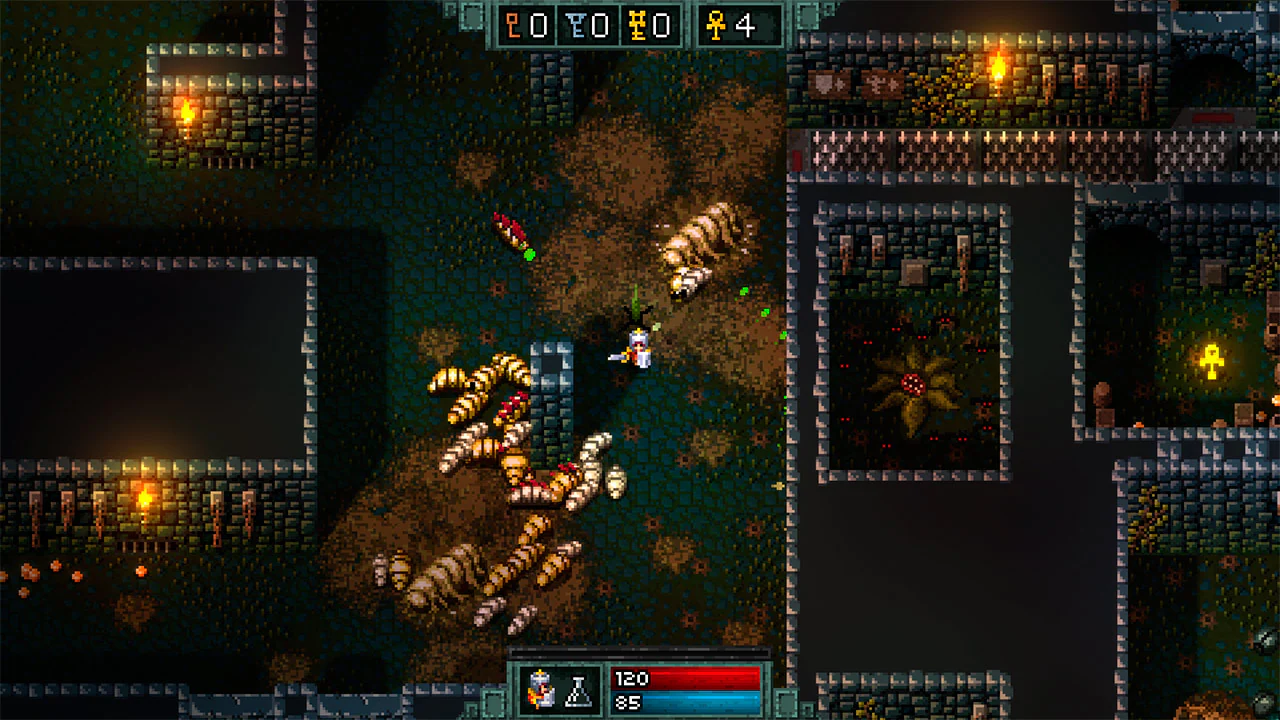Click the ankh count number 4

pyautogui.click(x=746, y=27)
